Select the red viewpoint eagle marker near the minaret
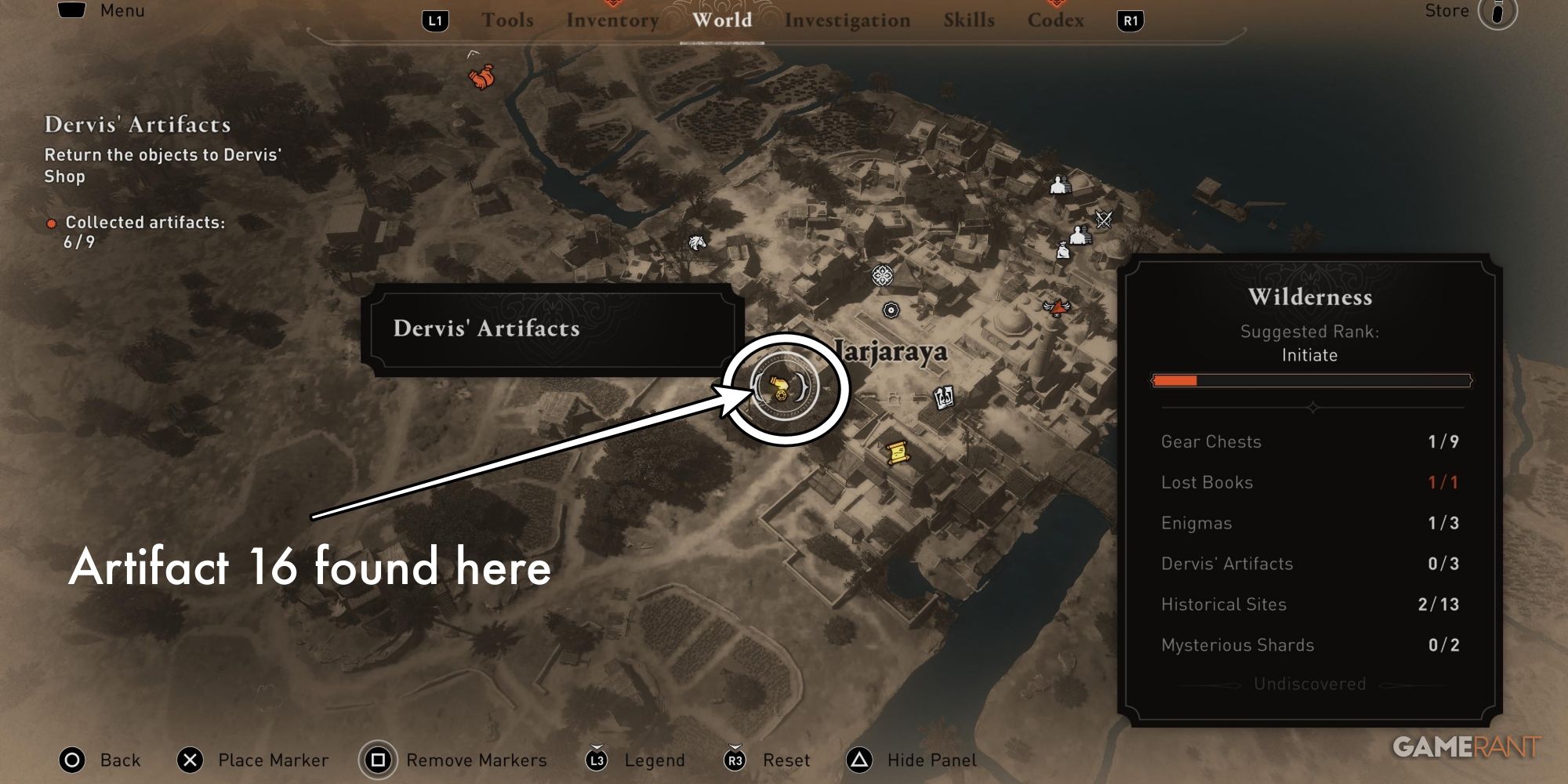1568x784 pixels. click(1056, 308)
